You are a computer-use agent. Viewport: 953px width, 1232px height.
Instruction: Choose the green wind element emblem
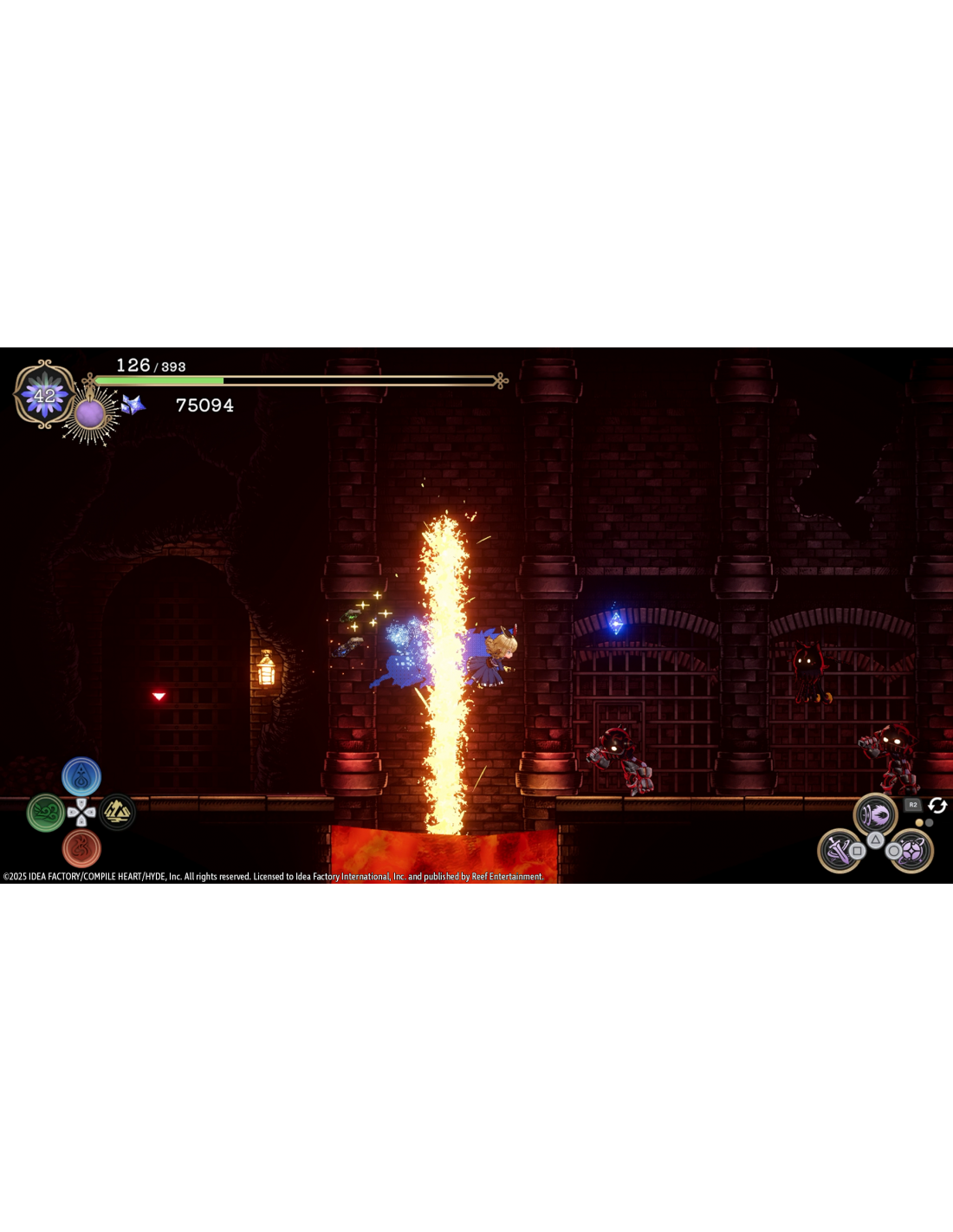tap(46, 813)
